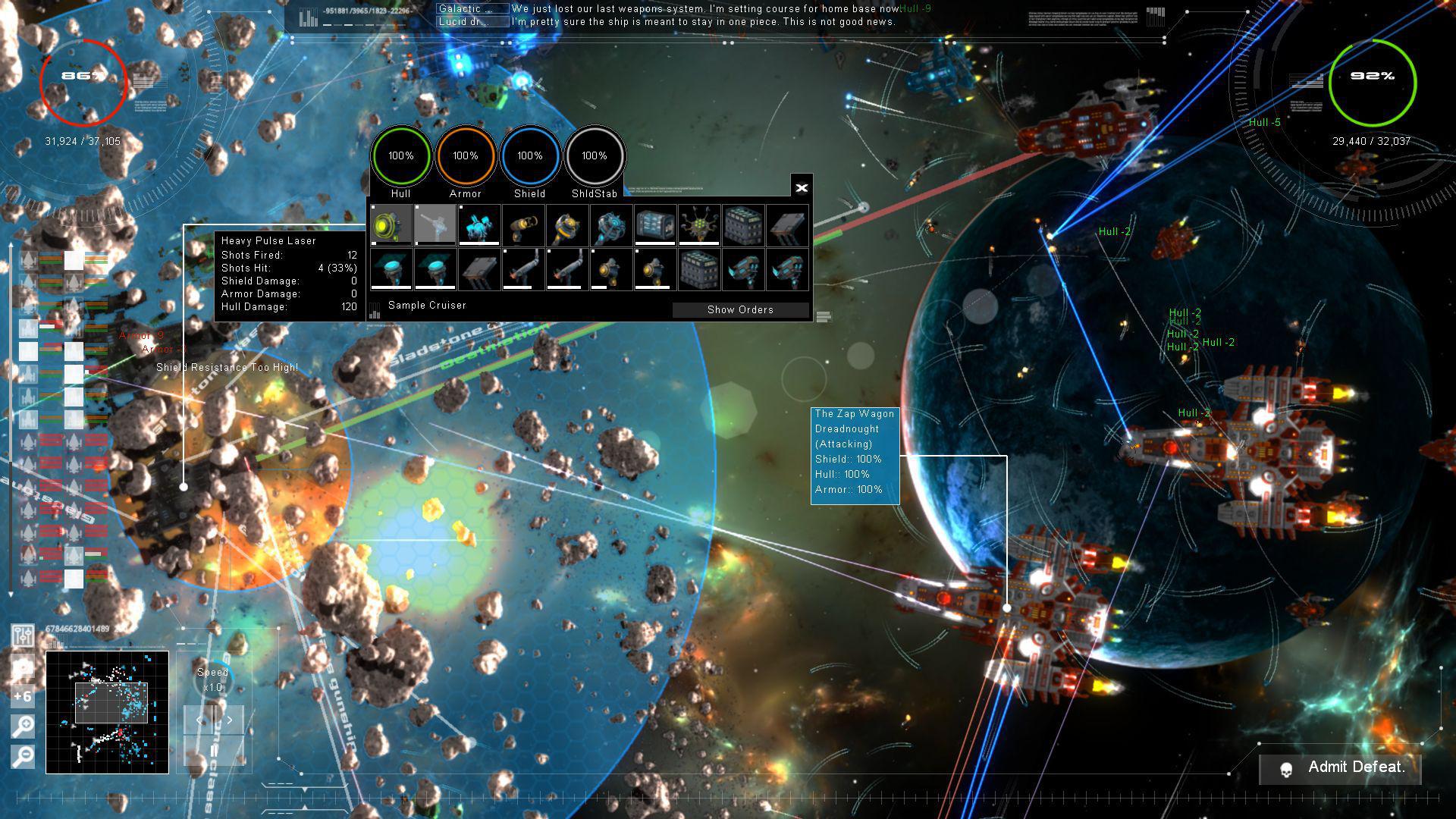Image resolution: width=1456 pixels, height=819 pixels.
Task: Toggle the checkbox on the first component slot
Action: (x=372, y=208)
